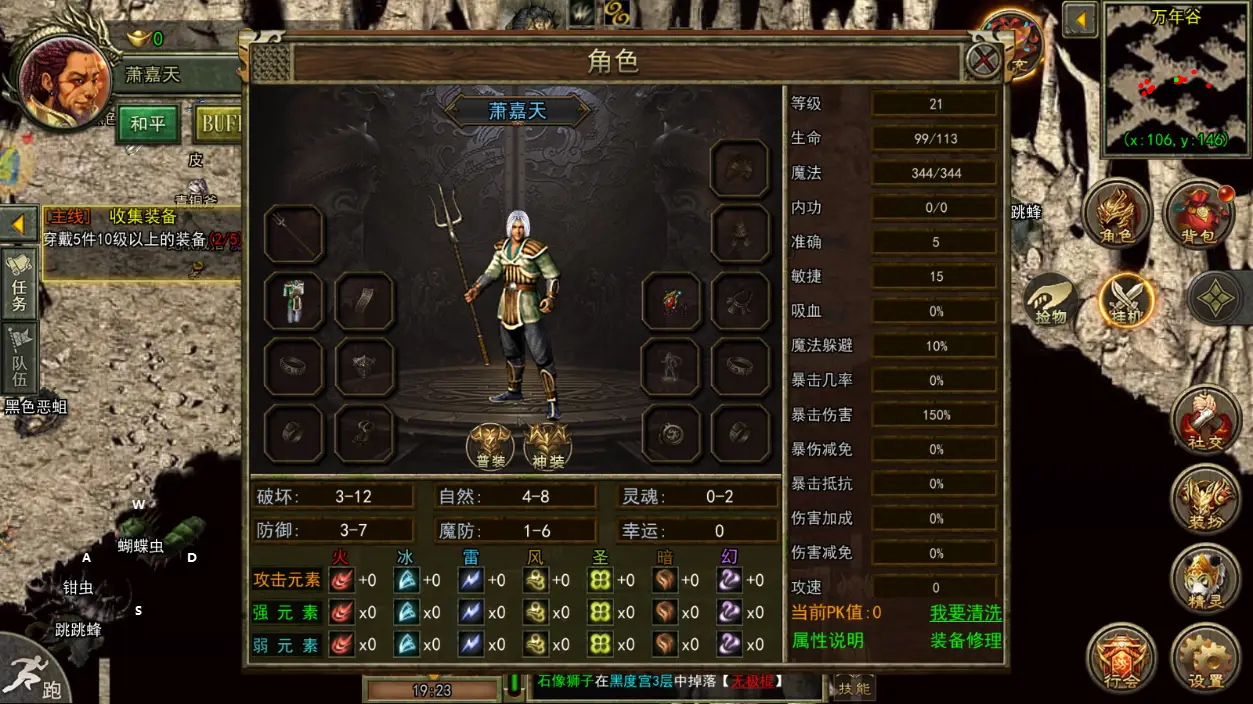Open the 社交 social menu
The width and height of the screenshot is (1253, 704).
1205,418
